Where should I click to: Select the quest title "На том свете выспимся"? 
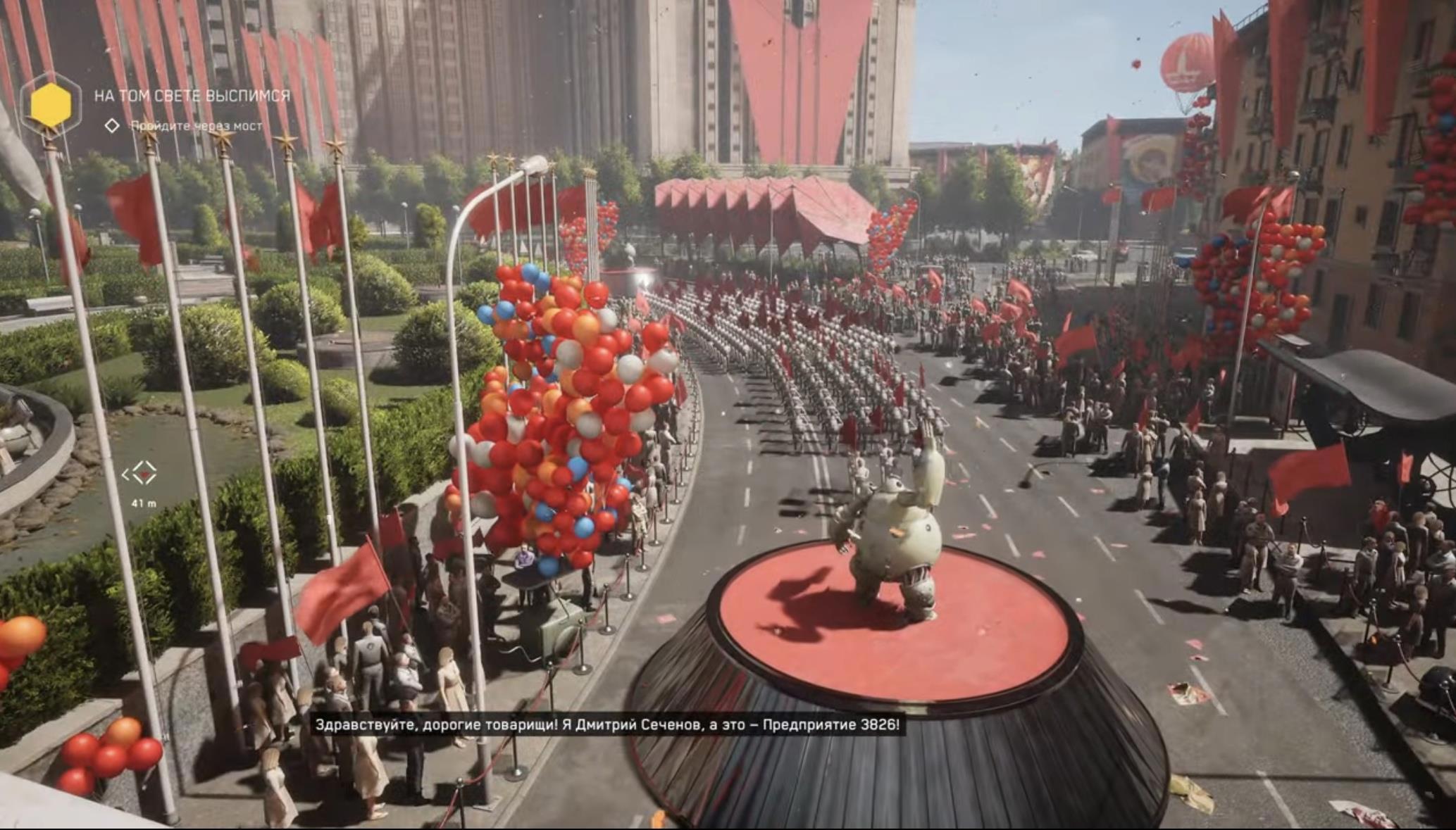192,96
